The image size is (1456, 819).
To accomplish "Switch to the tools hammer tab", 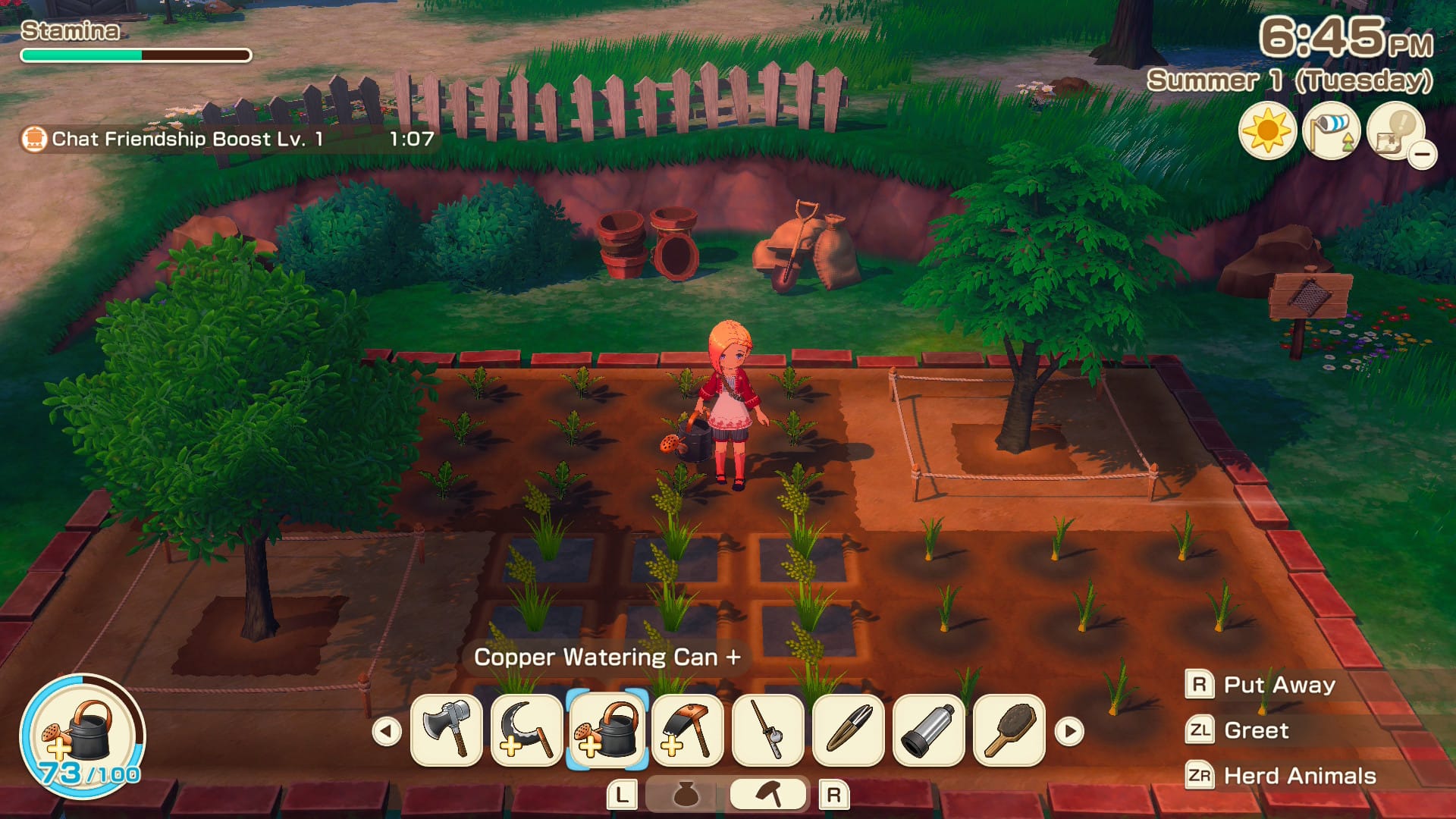I will pos(769,794).
